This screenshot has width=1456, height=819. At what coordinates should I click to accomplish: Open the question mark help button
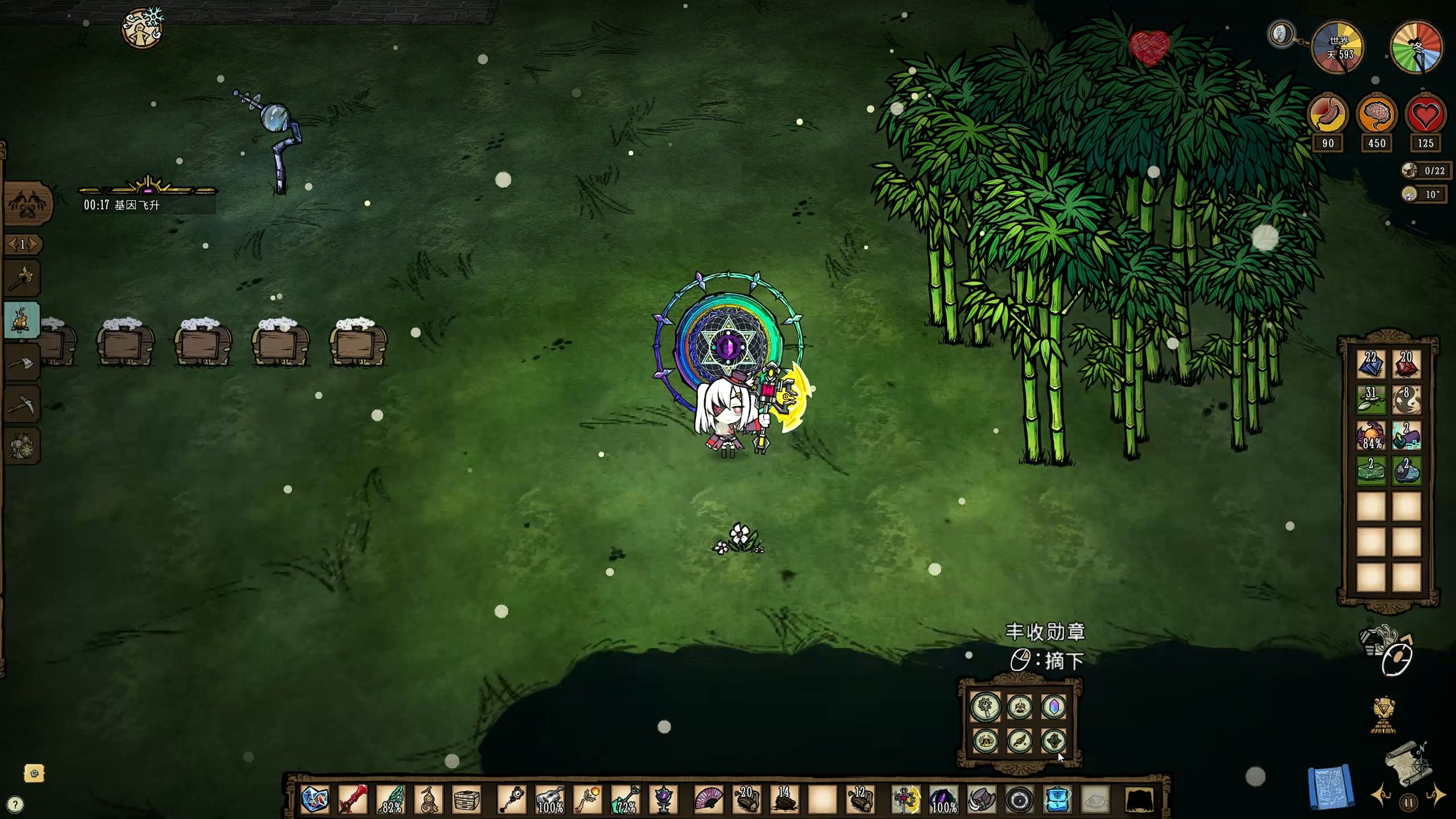tap(15, 804)
